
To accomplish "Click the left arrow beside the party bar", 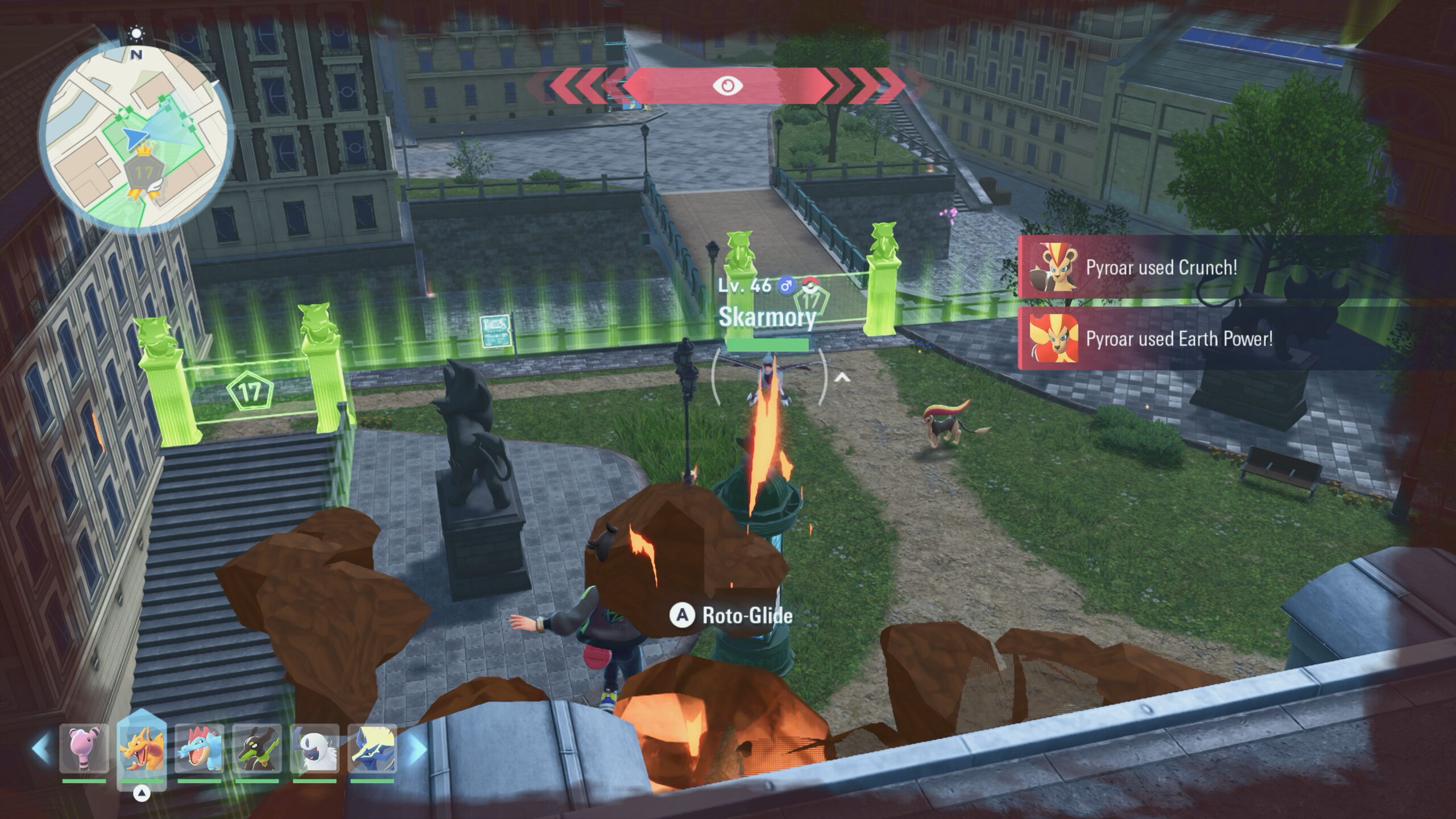I will pyautogui.click(x=42, y=747).
